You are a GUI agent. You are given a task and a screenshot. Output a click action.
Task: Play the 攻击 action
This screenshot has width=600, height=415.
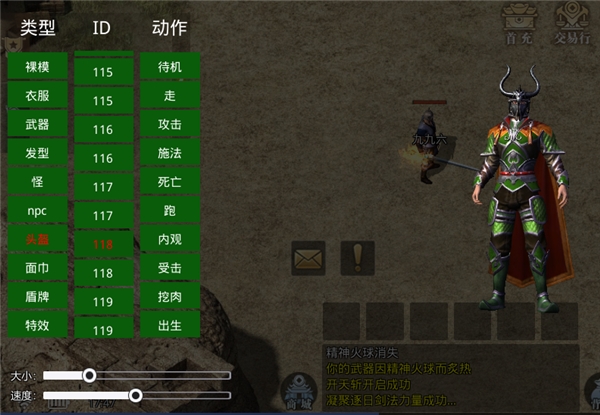tap(170, 125)
